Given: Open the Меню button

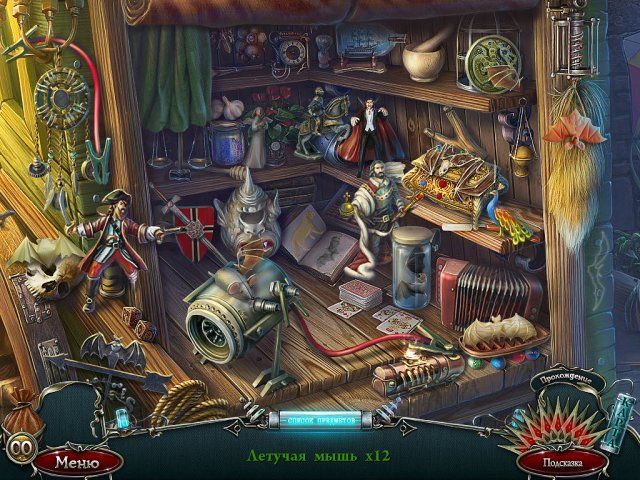Looking at the screenshot, I should point(77,462).
